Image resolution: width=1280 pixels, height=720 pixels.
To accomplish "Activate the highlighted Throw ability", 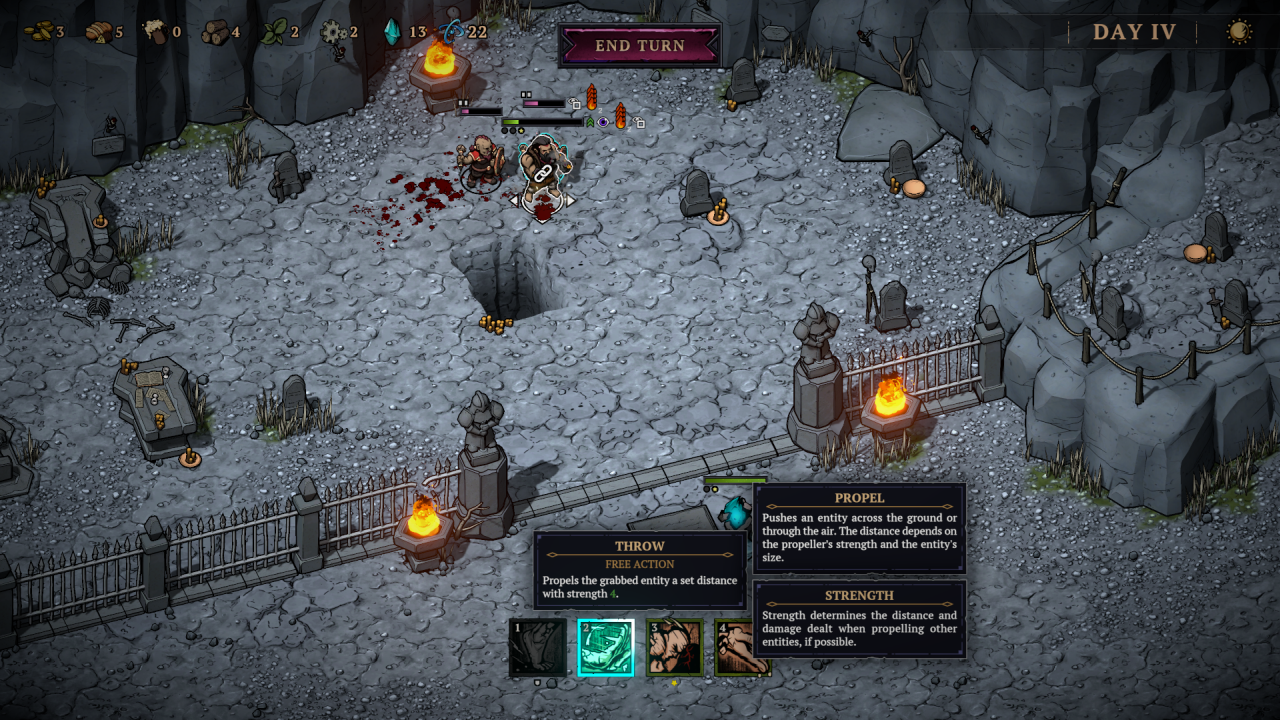I will tap(606, 648).
